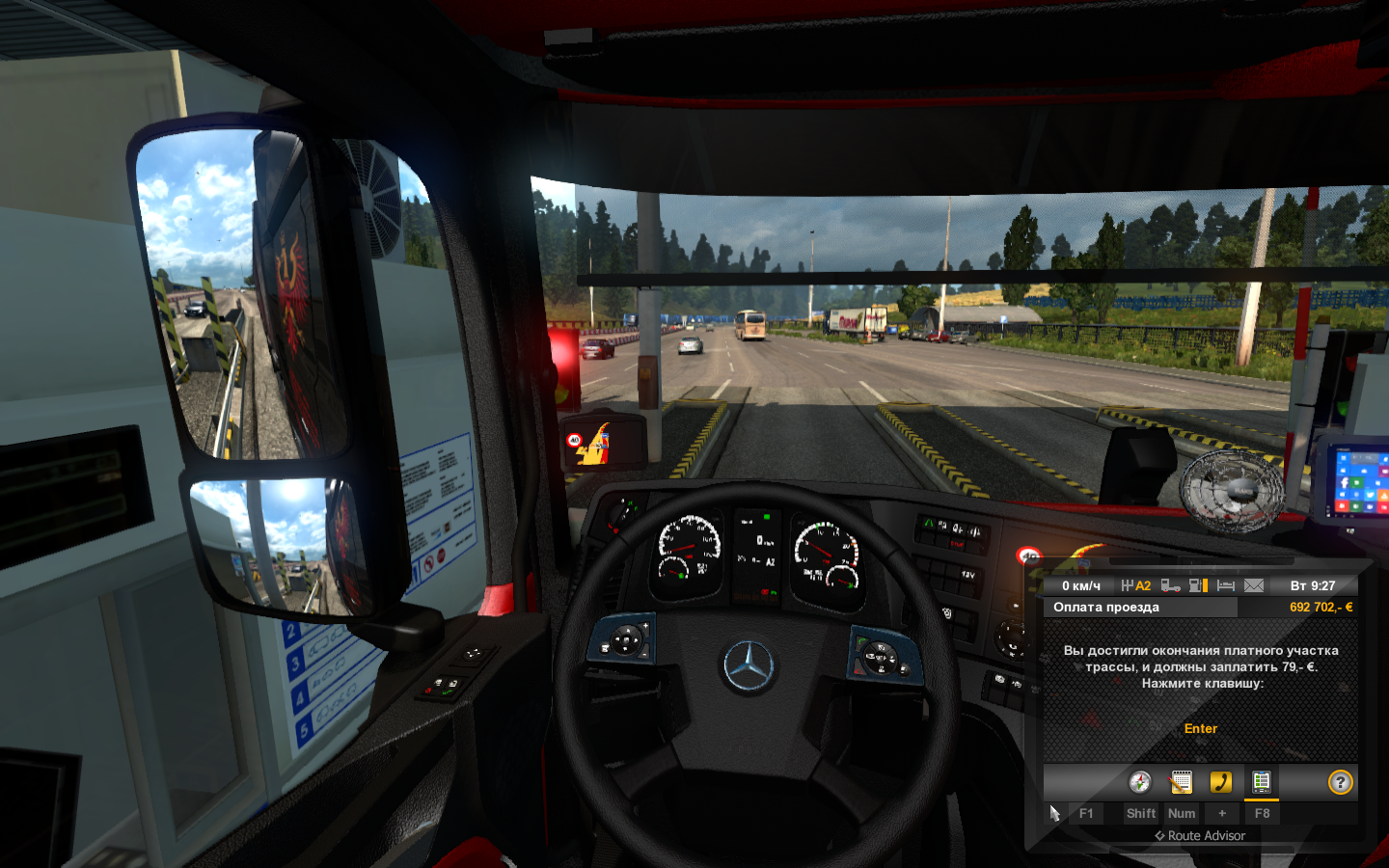This screenshot has width=1389, height=868.
Task: Open the compass navigation tab
Action: click(x=1140, y=782)
